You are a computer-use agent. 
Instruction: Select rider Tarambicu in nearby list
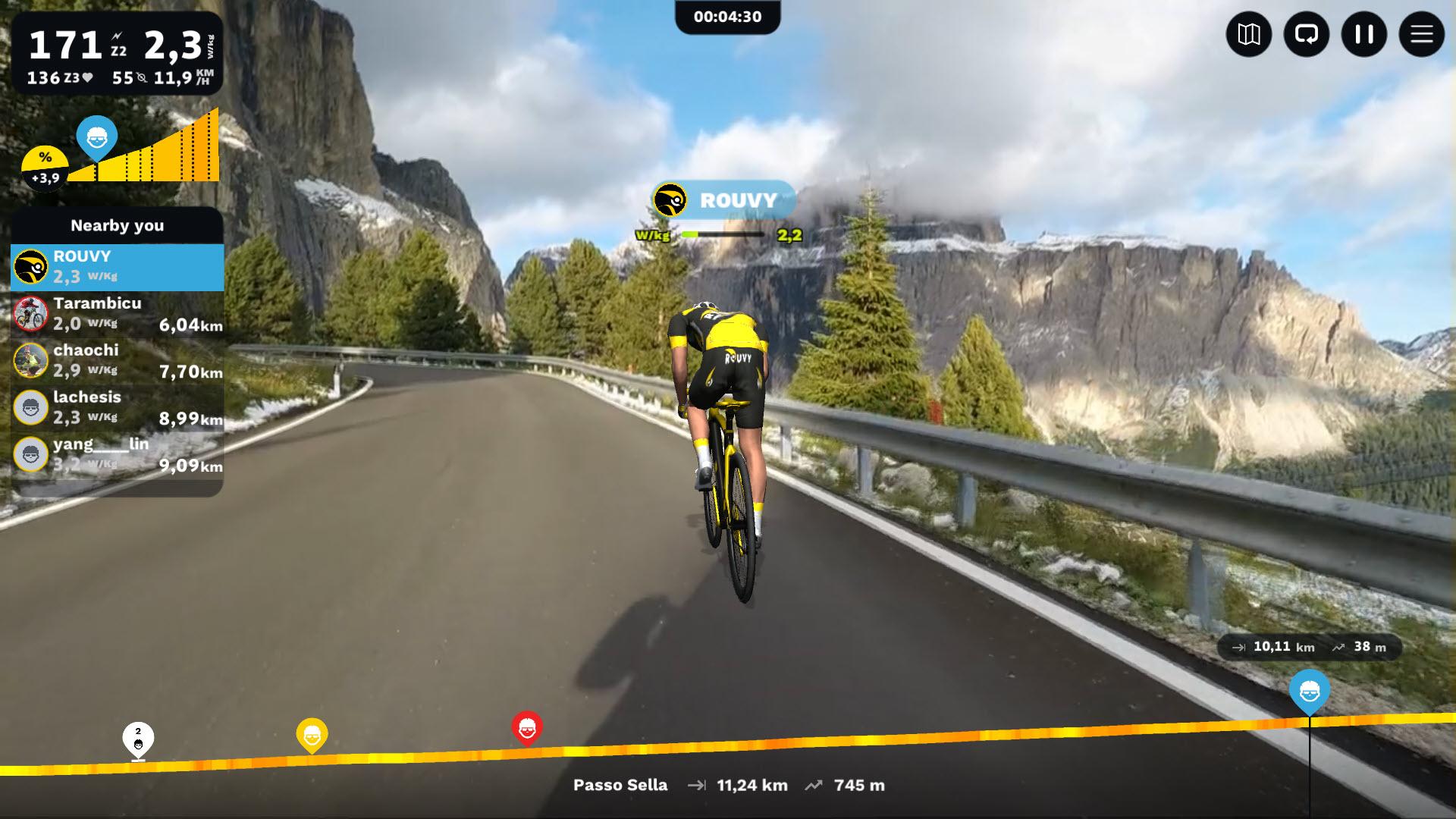pos(117,314)
